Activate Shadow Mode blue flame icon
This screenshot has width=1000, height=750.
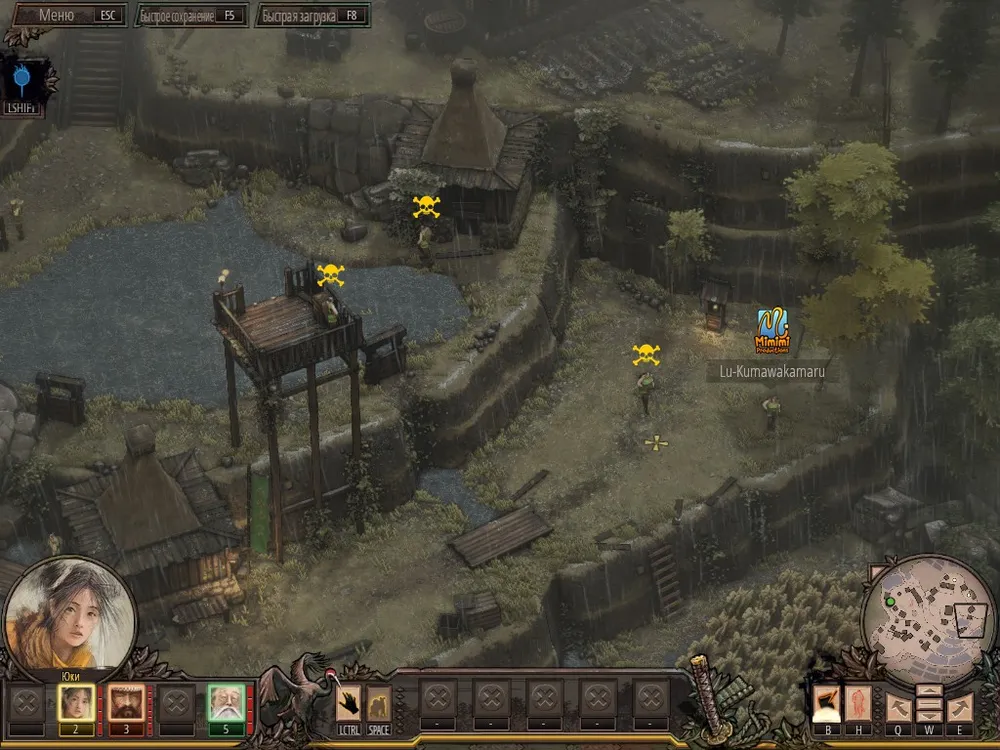click(x=21, y=76)
